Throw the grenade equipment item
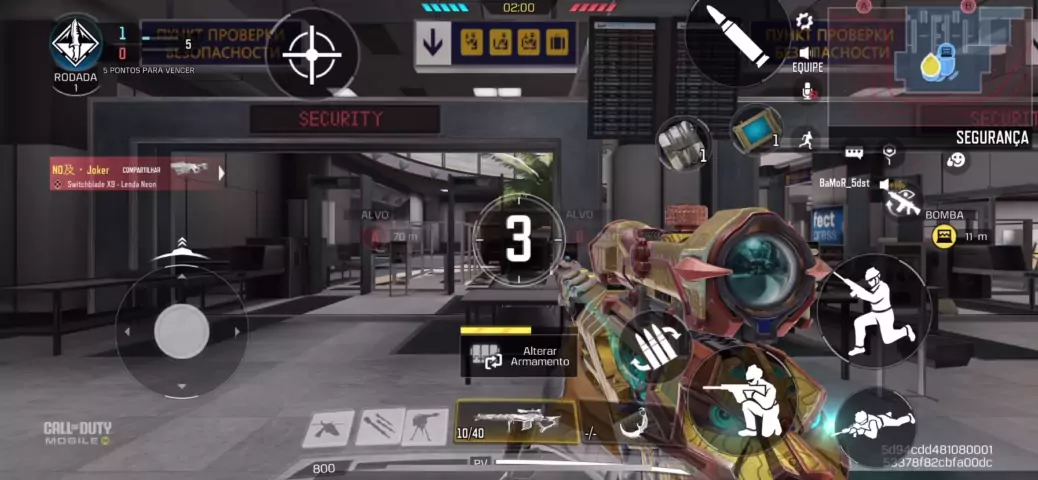The width and height of the screenshot is (1038, 480). [x=683, y=140]
